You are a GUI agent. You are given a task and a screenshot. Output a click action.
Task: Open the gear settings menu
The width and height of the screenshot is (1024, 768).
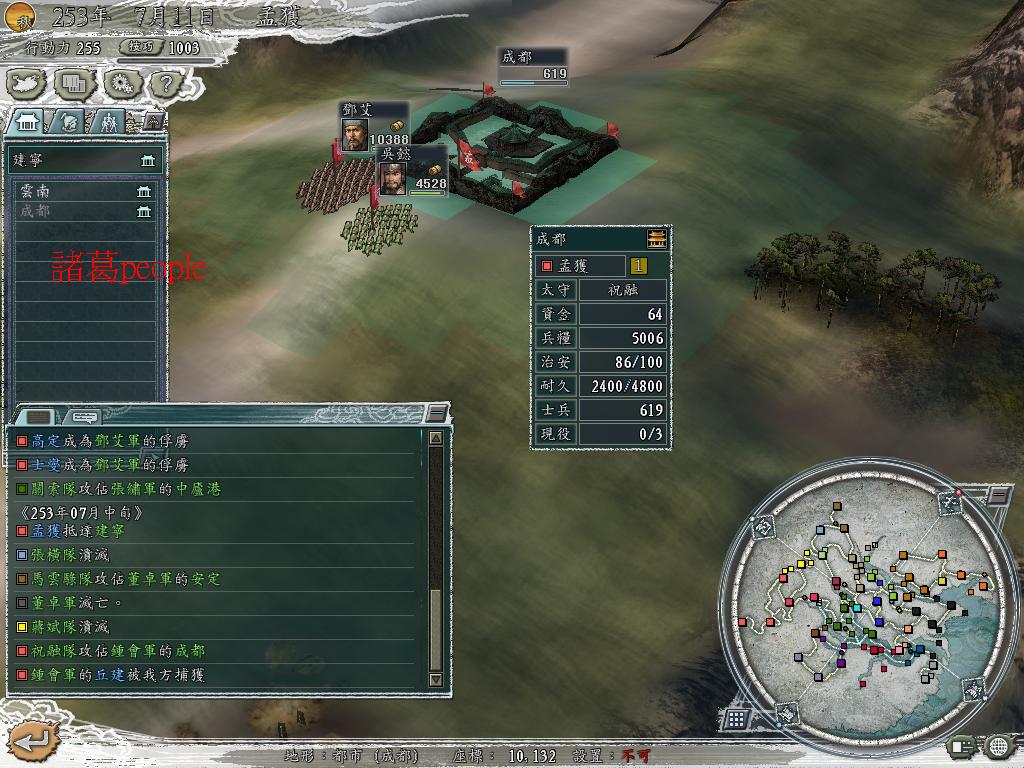121,83
